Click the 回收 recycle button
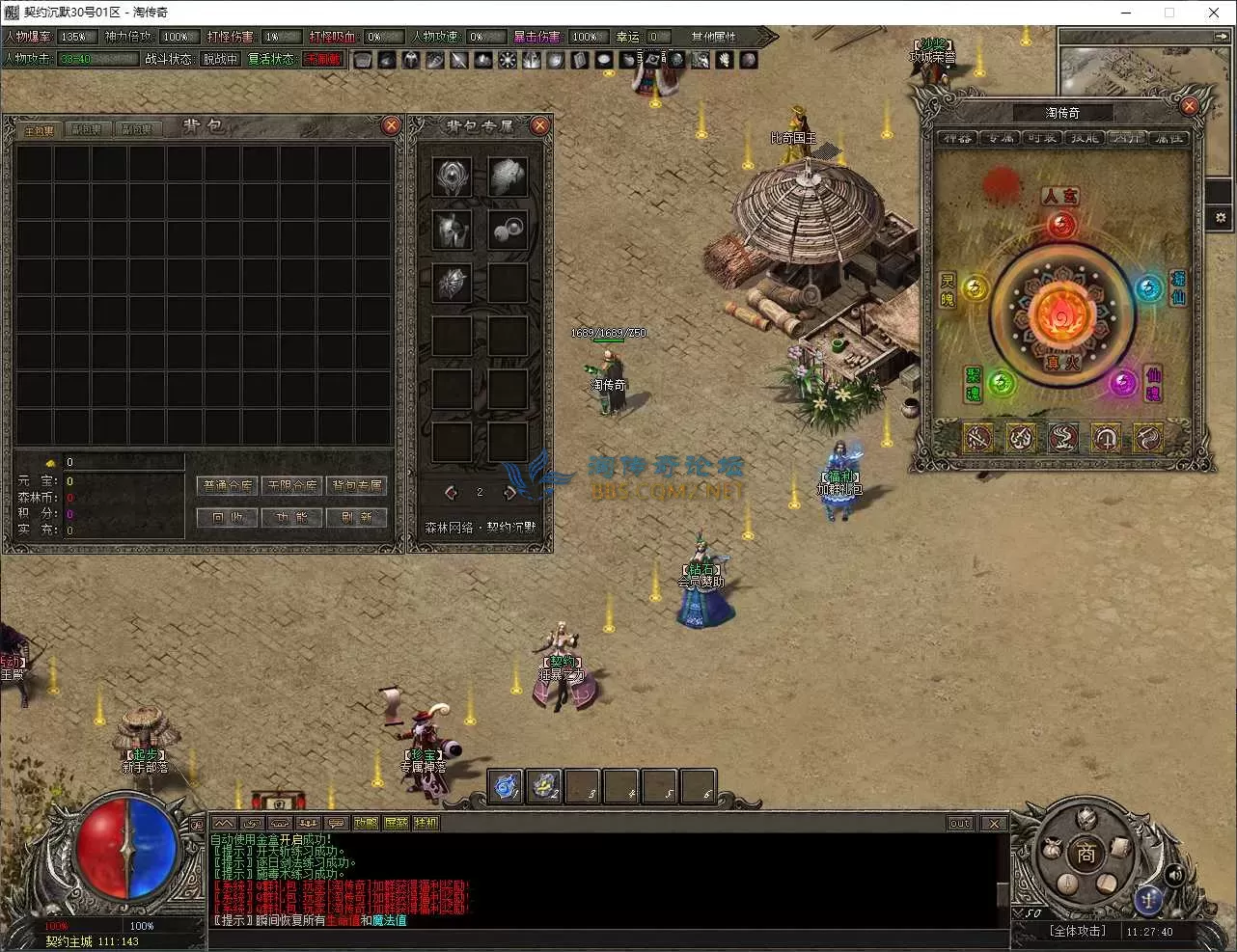Viewport: 1237px width, 952px height. coord(228,517)
